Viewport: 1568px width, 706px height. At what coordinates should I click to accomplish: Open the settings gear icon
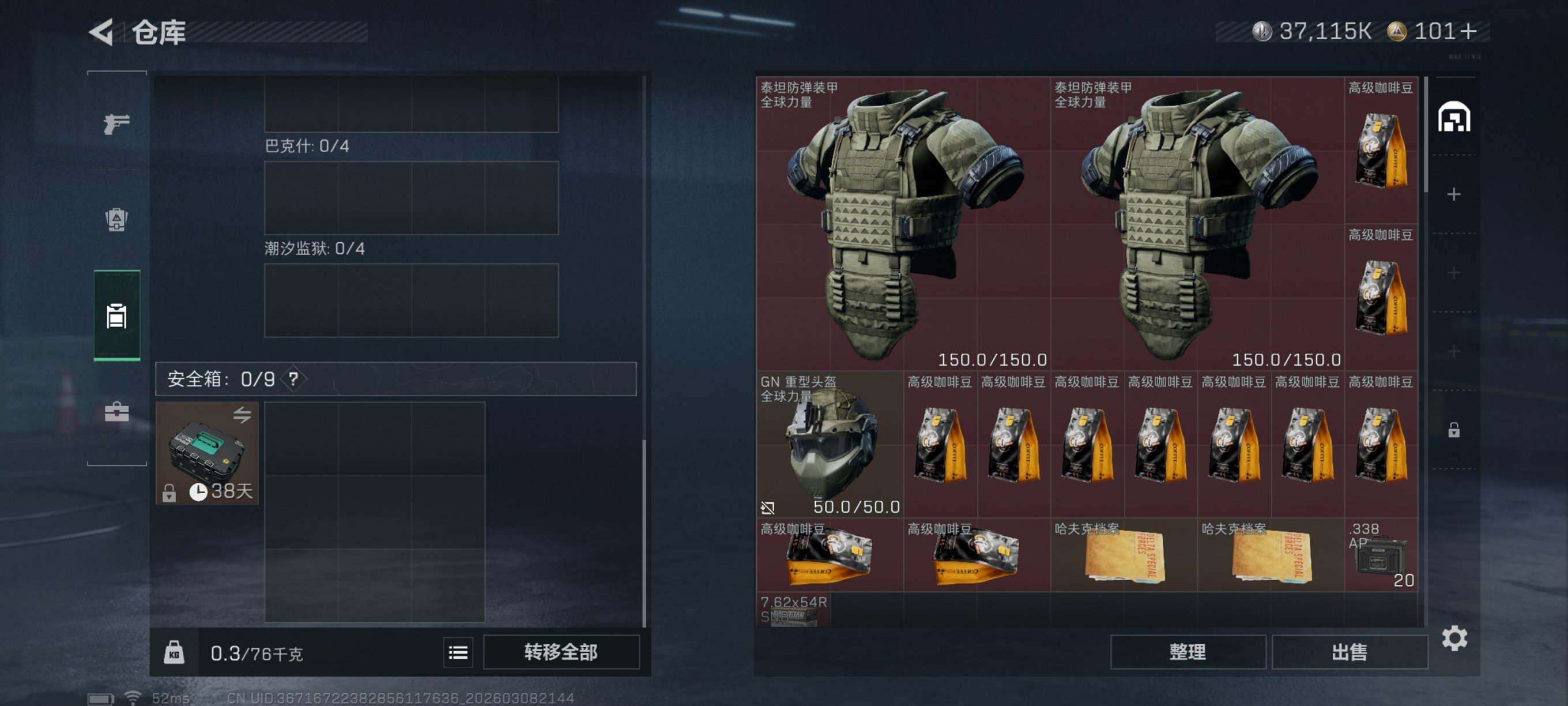tap(1455, 639)
